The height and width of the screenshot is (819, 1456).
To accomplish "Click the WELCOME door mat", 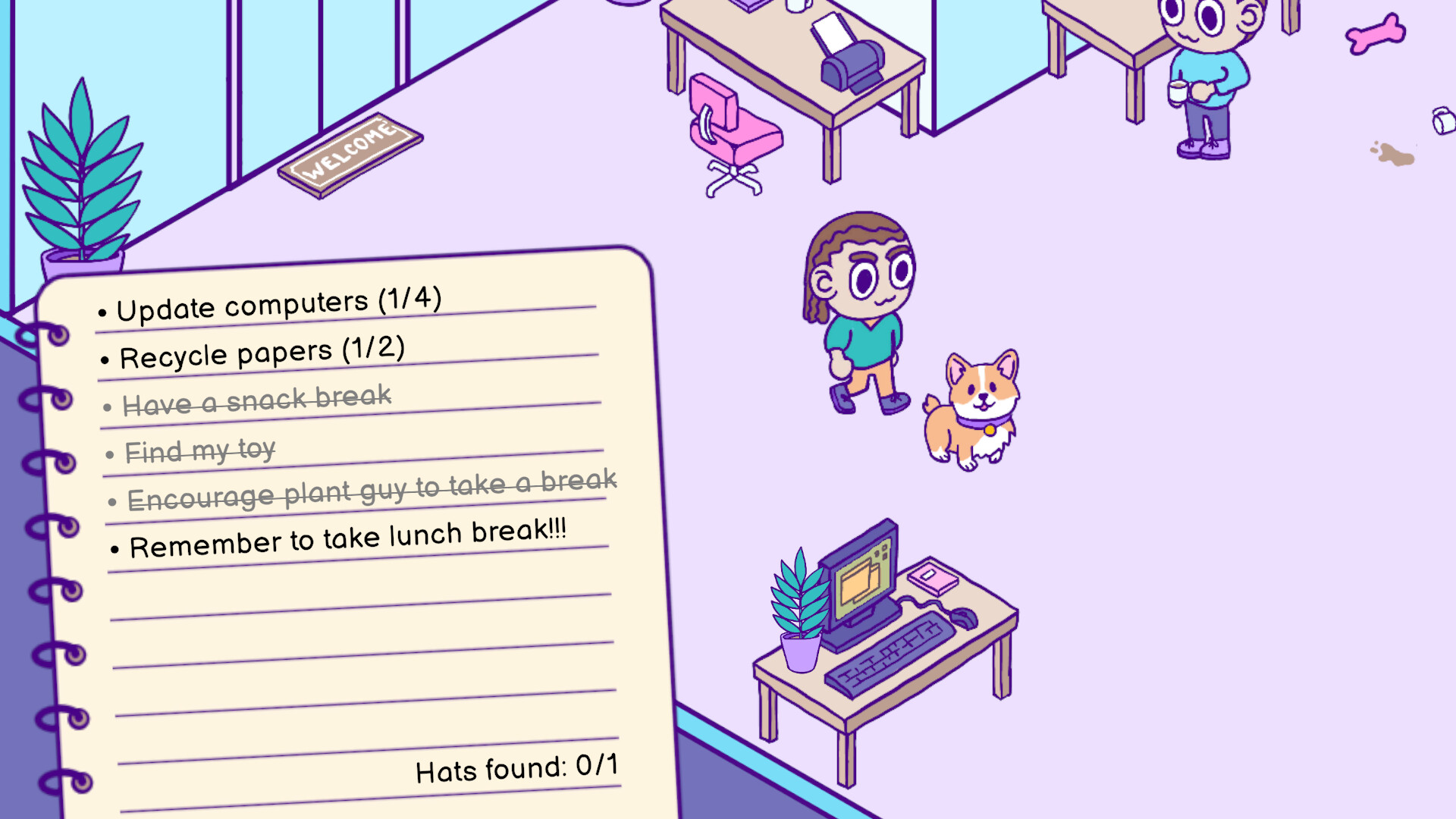I will 350,155.
